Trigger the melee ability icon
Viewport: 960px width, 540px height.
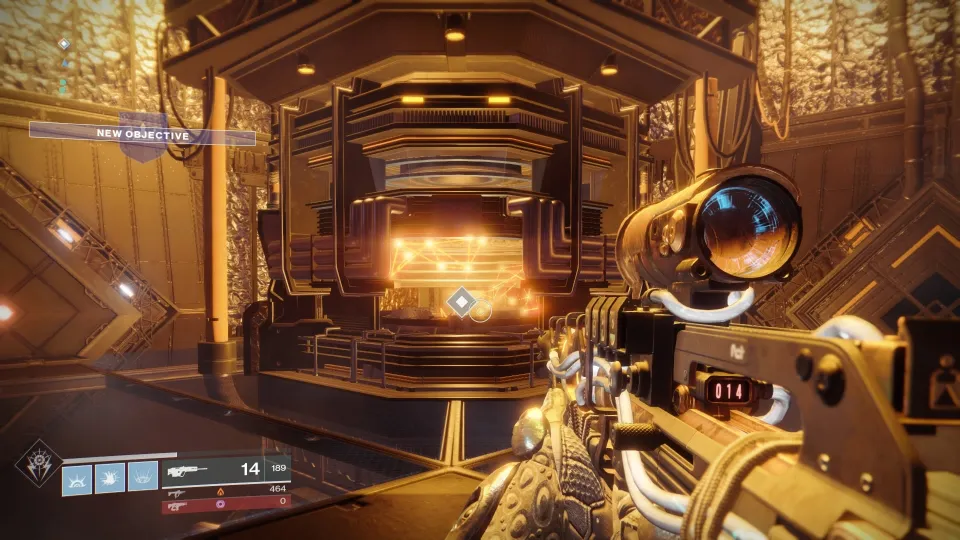(109, 476)
